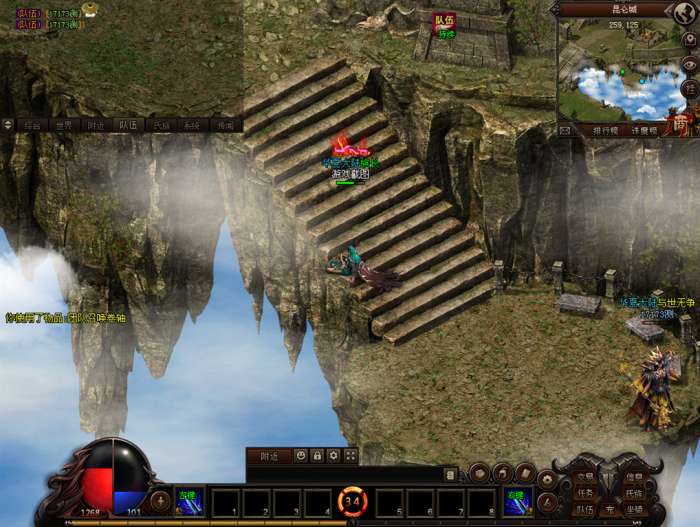Switch to the 世界 (World) chat tab
Image resolution: width=700 pixels, height=527 pixels.
(63, 126)
